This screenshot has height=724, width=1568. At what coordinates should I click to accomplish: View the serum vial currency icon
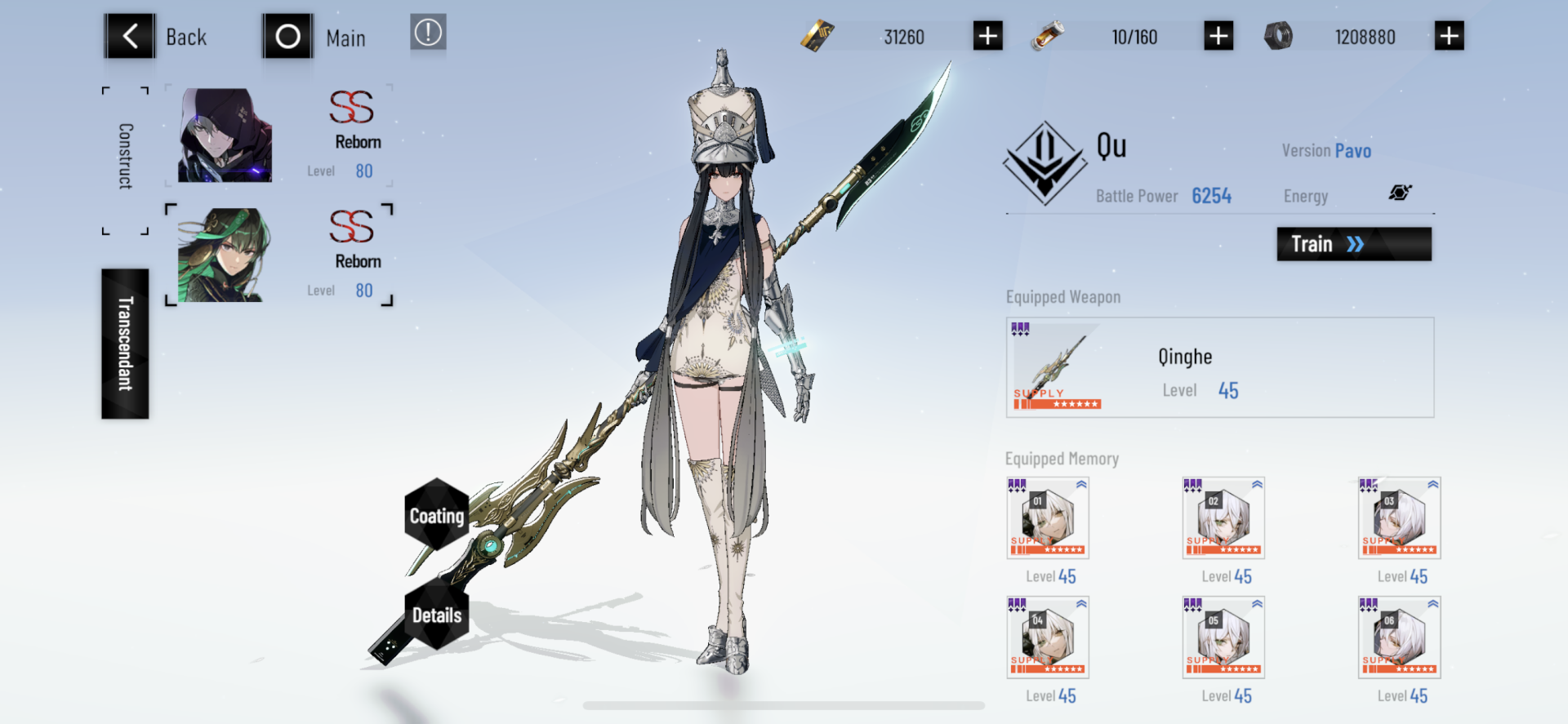(x=1048, y=35)
